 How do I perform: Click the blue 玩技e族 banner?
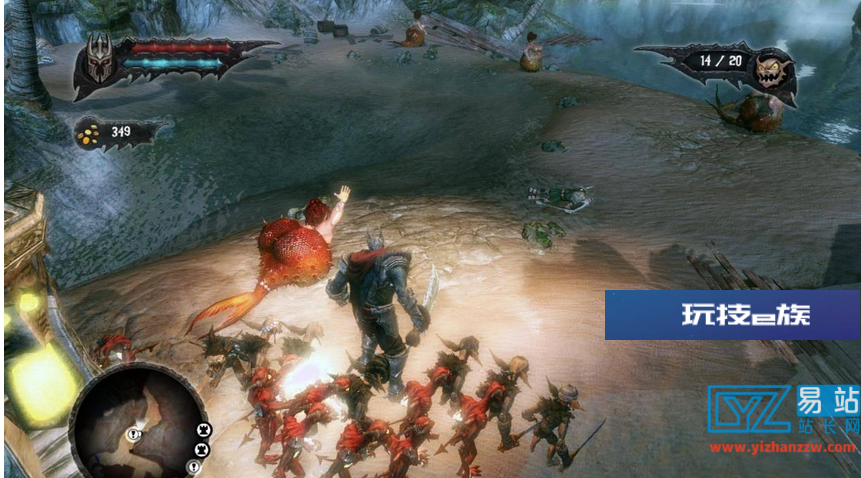(731, 315)
